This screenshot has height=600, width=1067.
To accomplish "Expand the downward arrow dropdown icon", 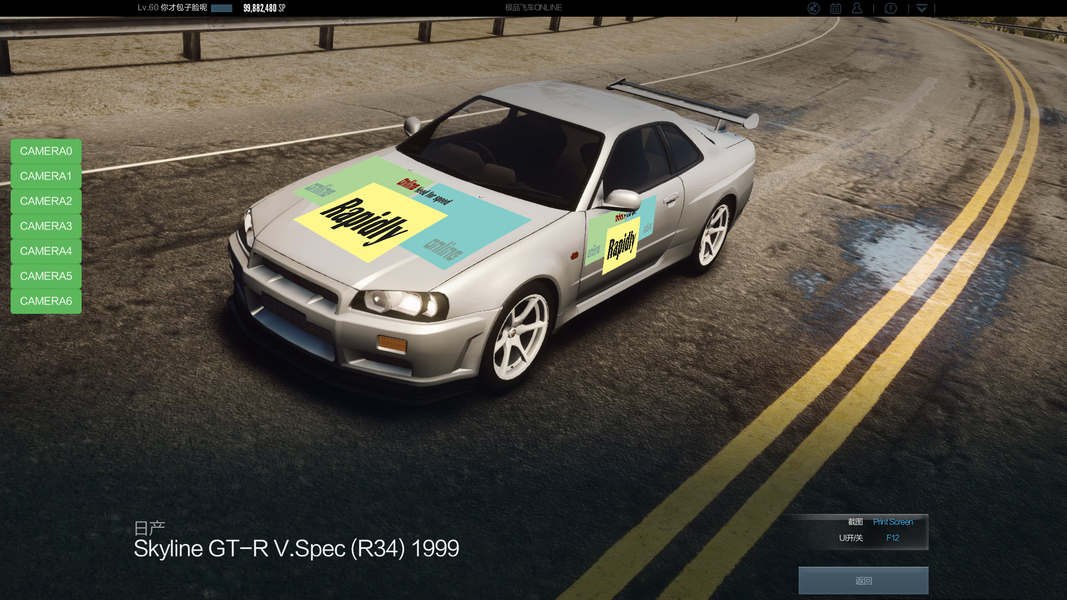I will coord(922,8).
